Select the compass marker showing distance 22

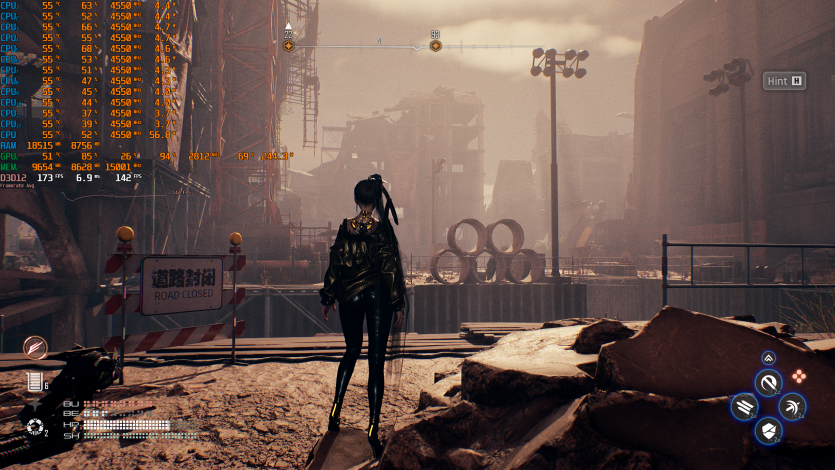coord(289,45)
